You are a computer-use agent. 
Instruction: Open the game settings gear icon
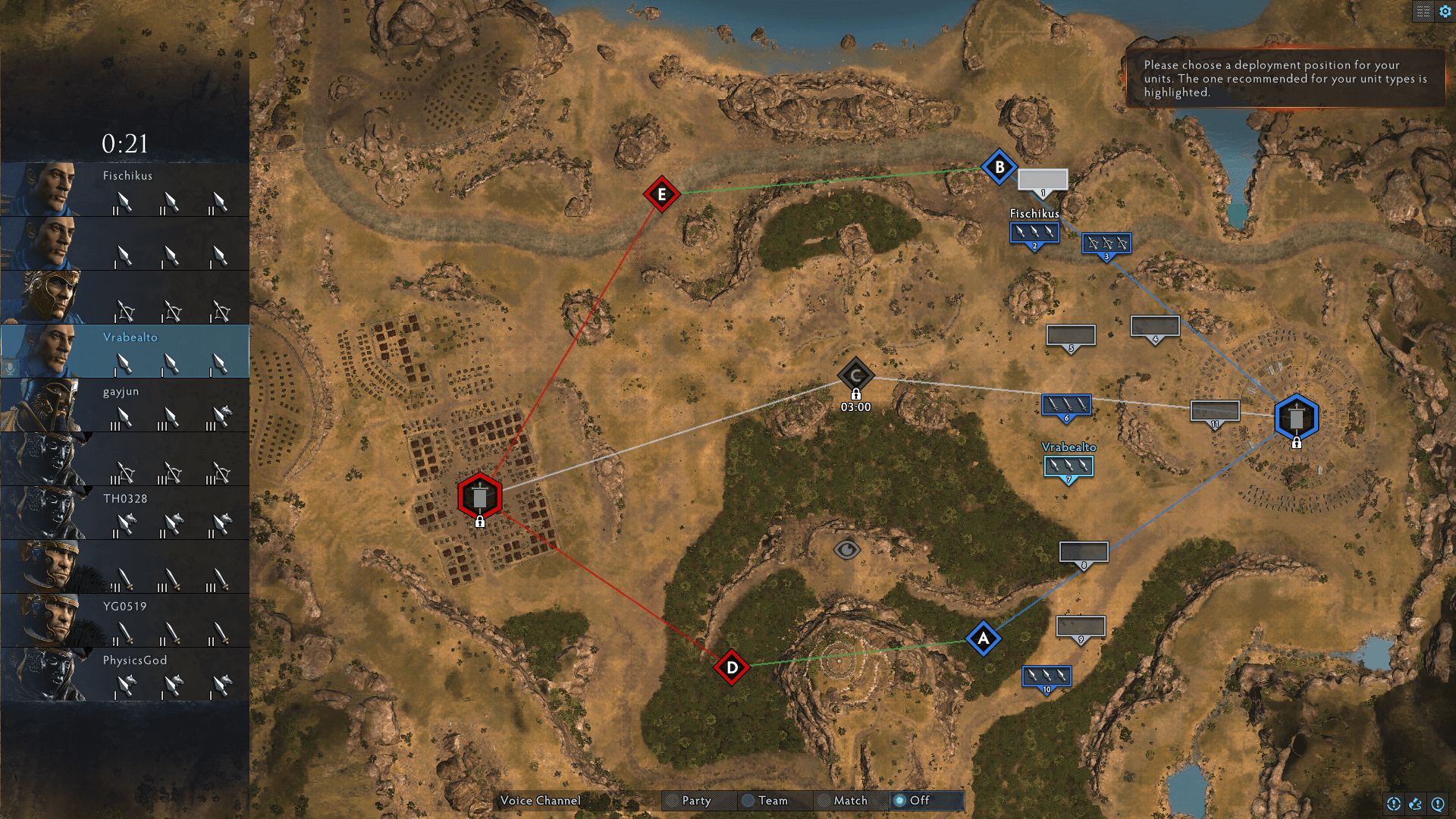coord(1444,11)
